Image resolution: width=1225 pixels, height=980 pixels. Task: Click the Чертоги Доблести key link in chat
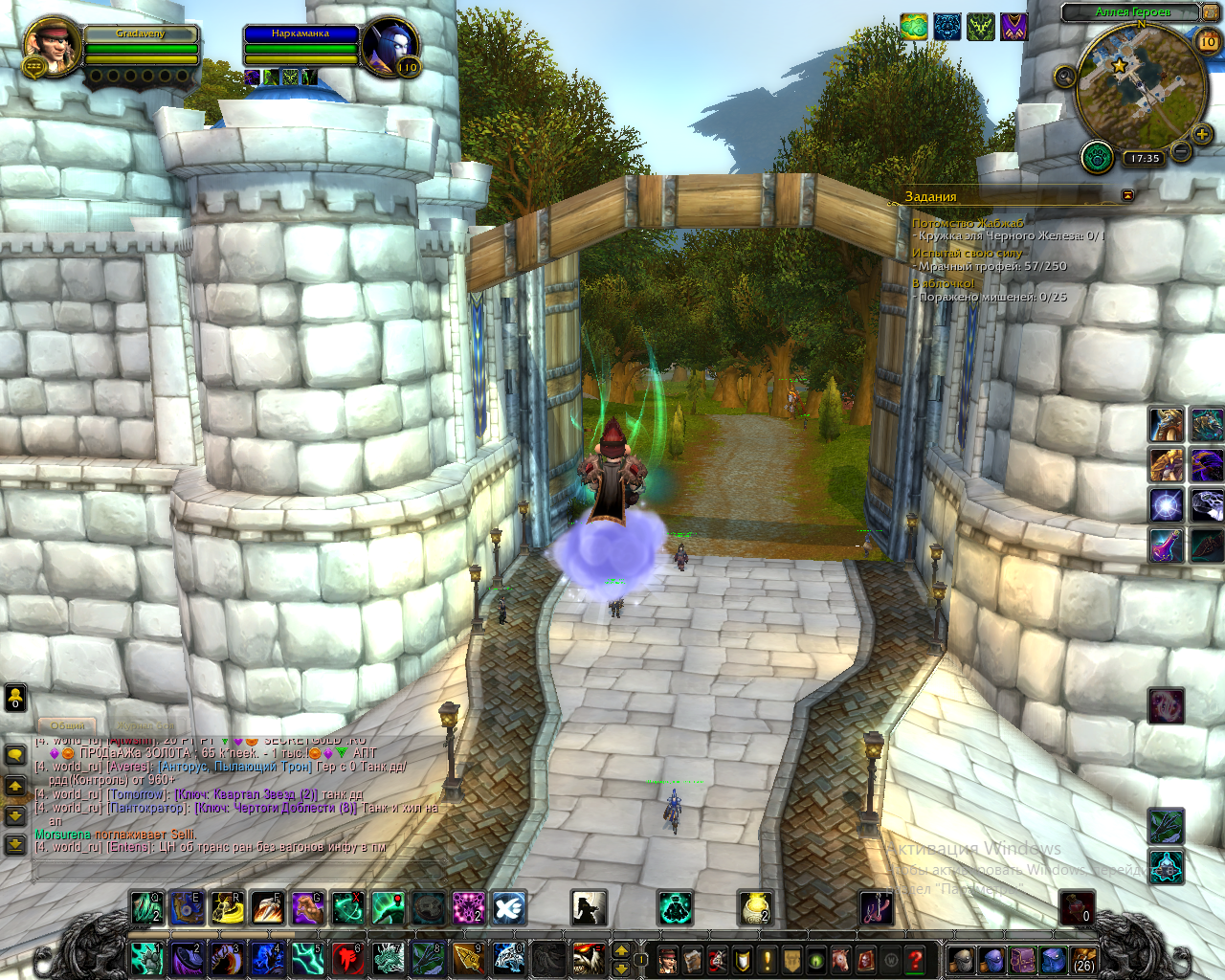[276, 808]
